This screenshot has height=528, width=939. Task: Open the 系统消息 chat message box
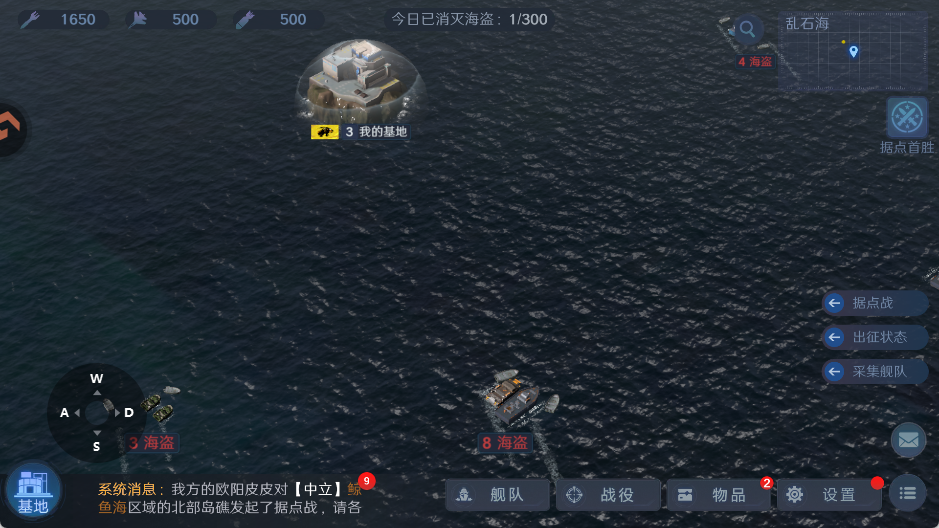(x=230, y=498)
